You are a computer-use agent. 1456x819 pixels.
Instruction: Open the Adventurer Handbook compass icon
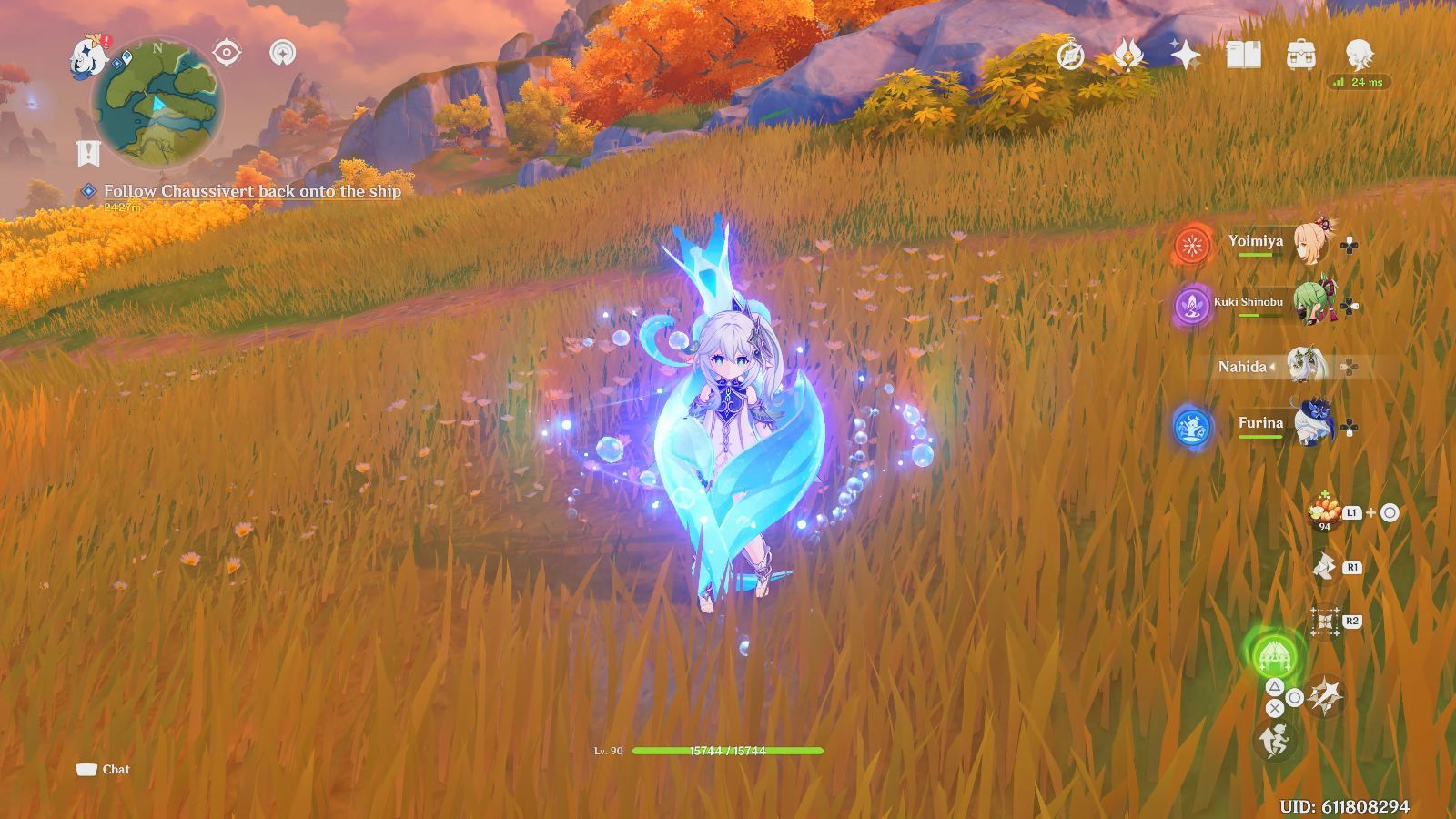point(1070,55)
